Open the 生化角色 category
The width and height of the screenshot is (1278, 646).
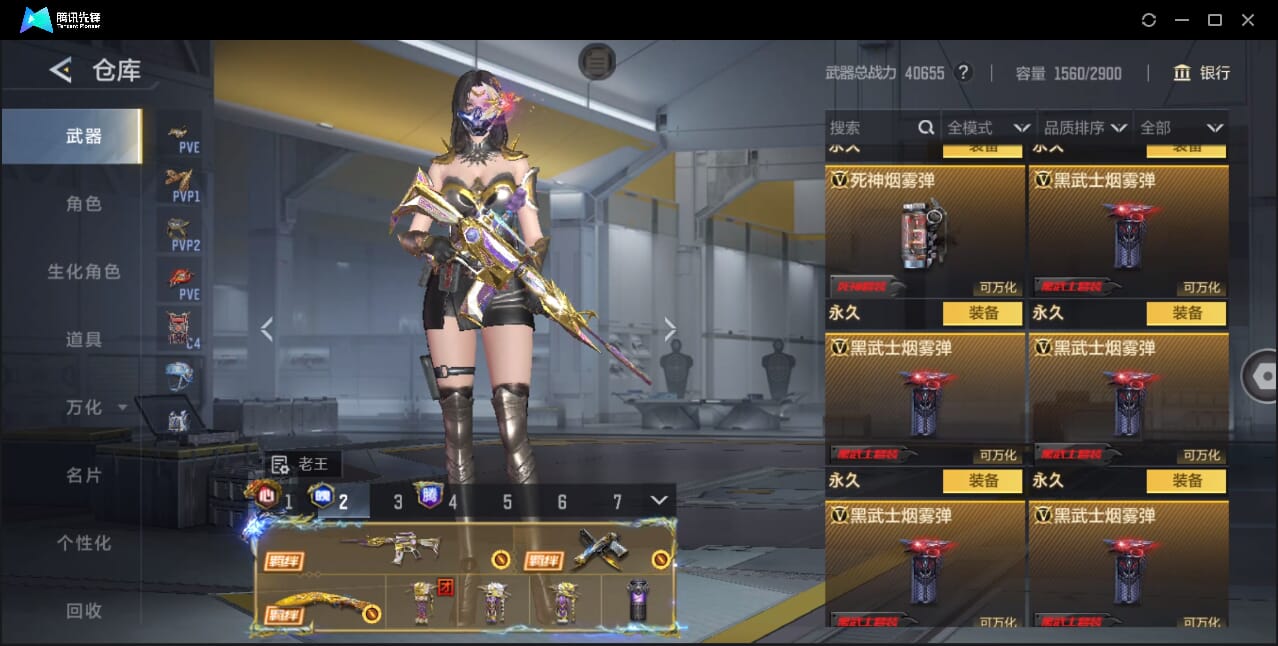click(x=84, y=272)
